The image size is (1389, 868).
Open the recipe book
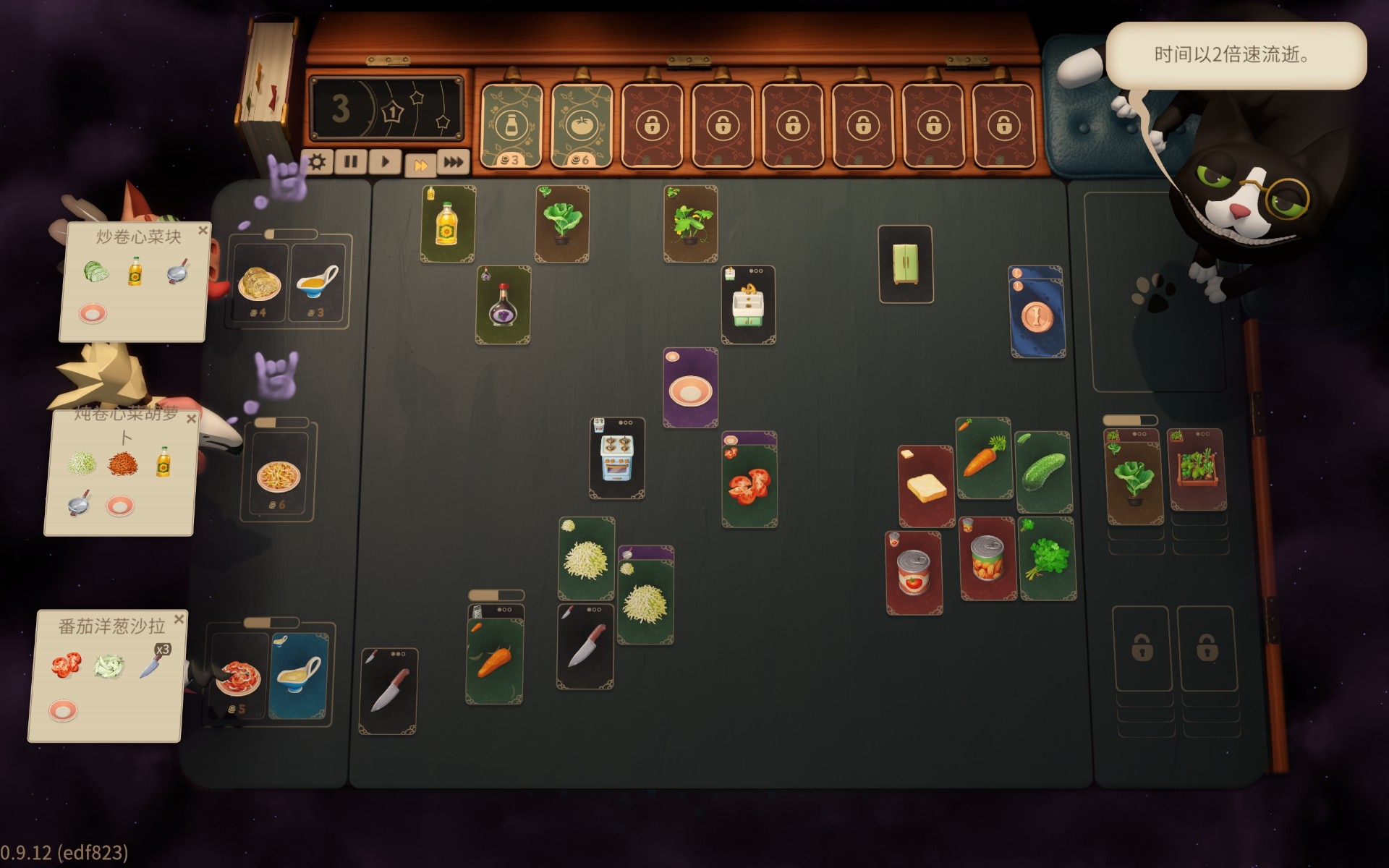(266, 87)
